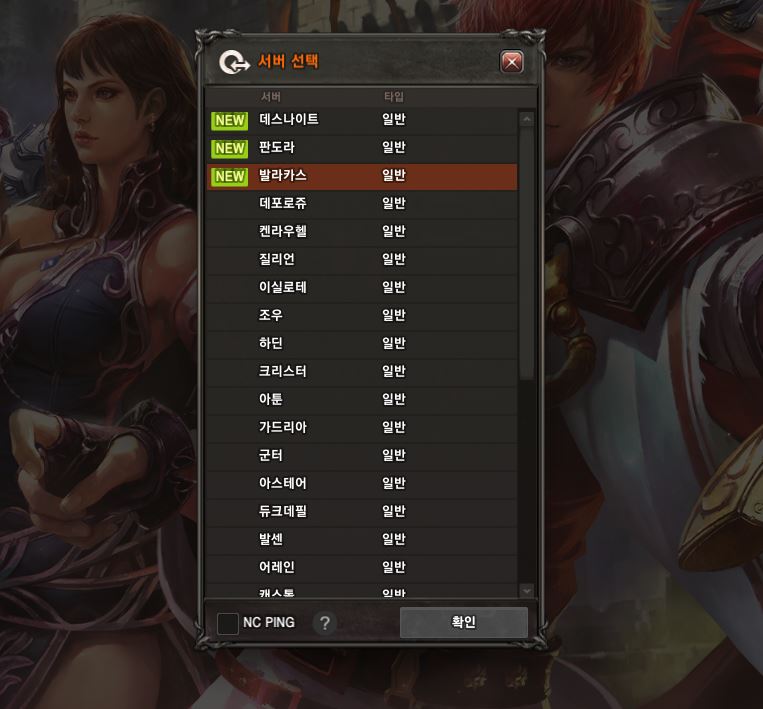Choose the 조우 server
763x709 pixels.
[271, 316]
